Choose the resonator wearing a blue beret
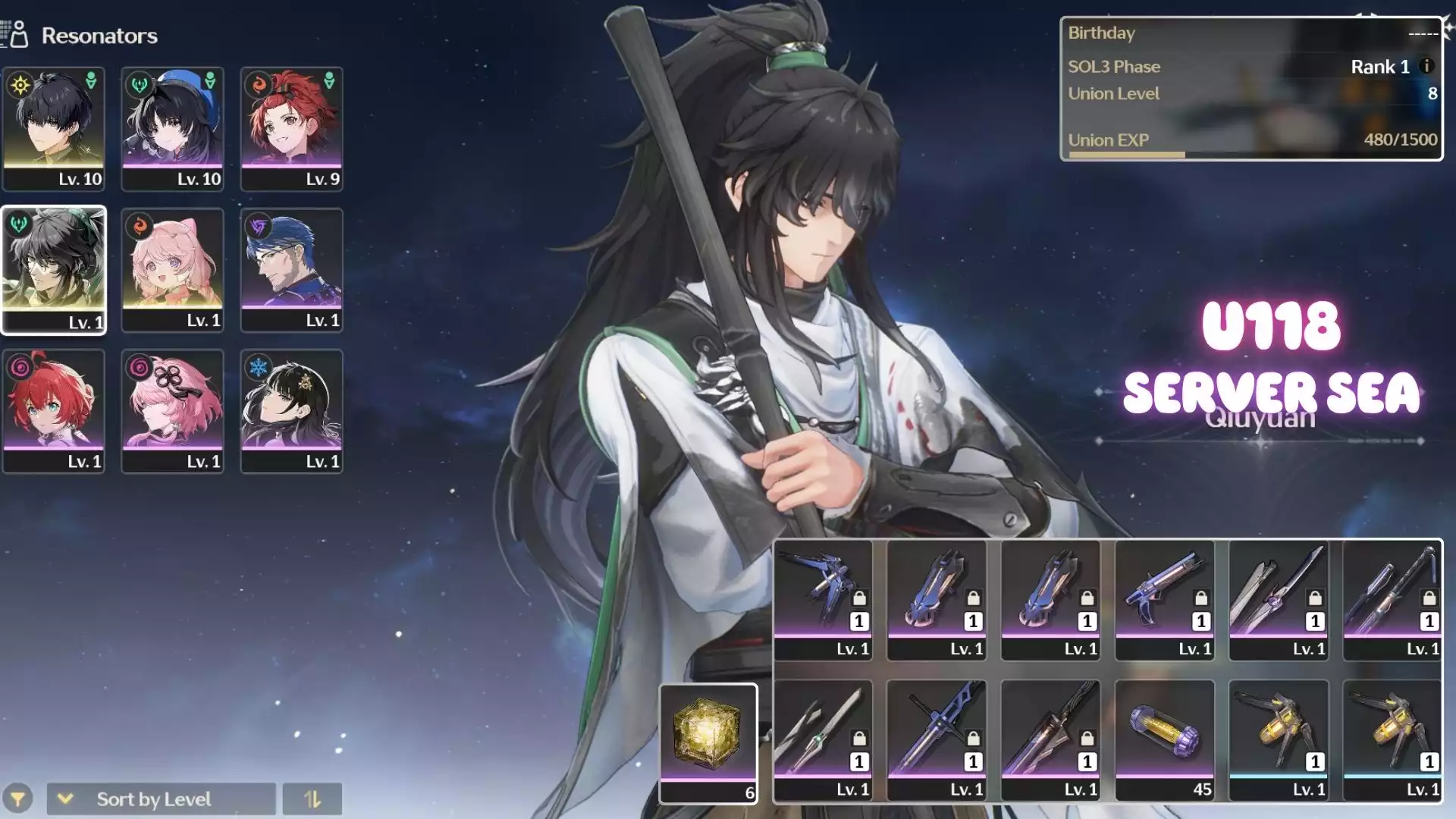The height and width of the screenshot is (819, 1456). coord(172,128)
